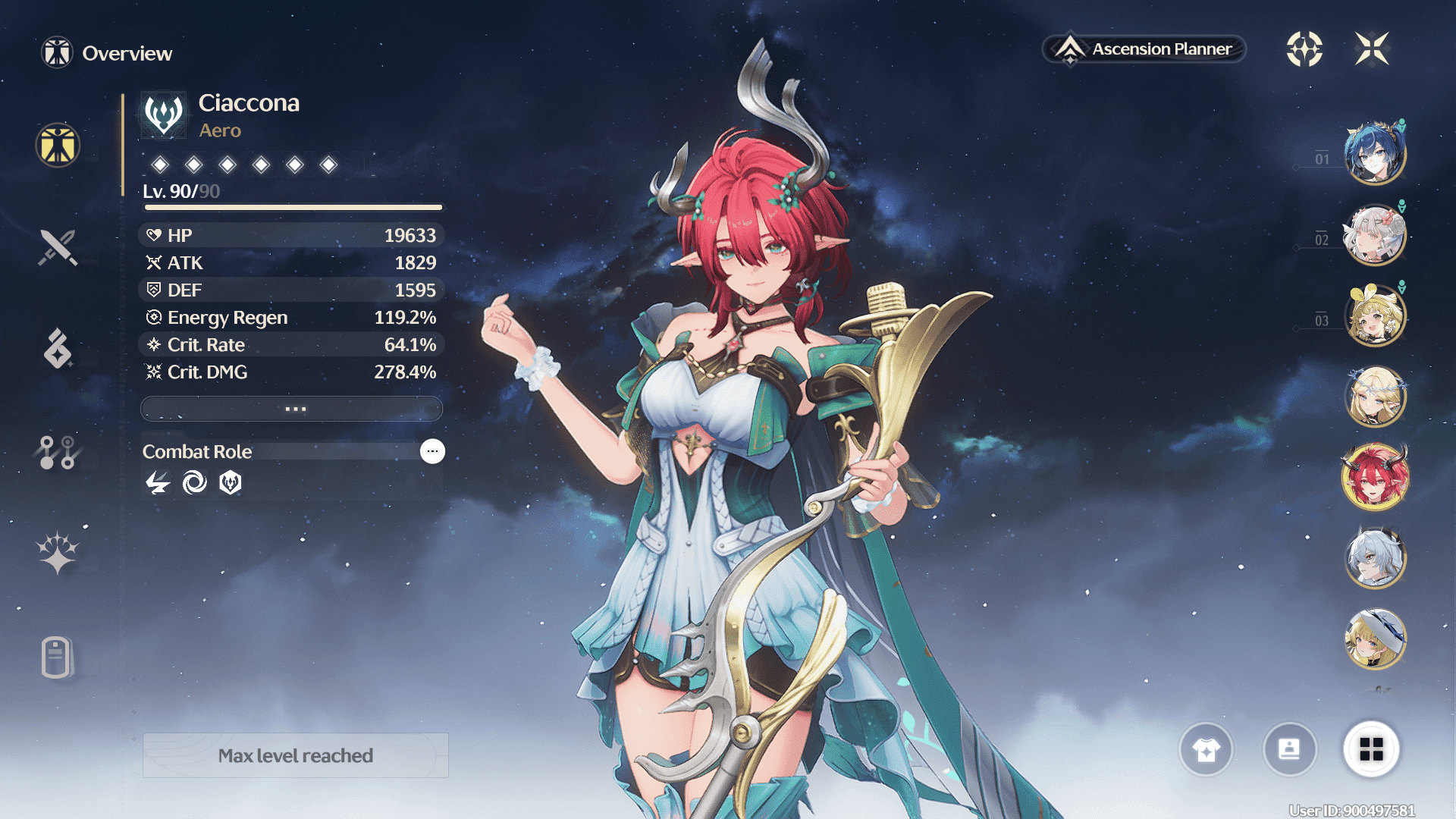Open the bottom sidebar scroll-shaped tab
This screenshot has width=1456, height=819.
[58, 657]
